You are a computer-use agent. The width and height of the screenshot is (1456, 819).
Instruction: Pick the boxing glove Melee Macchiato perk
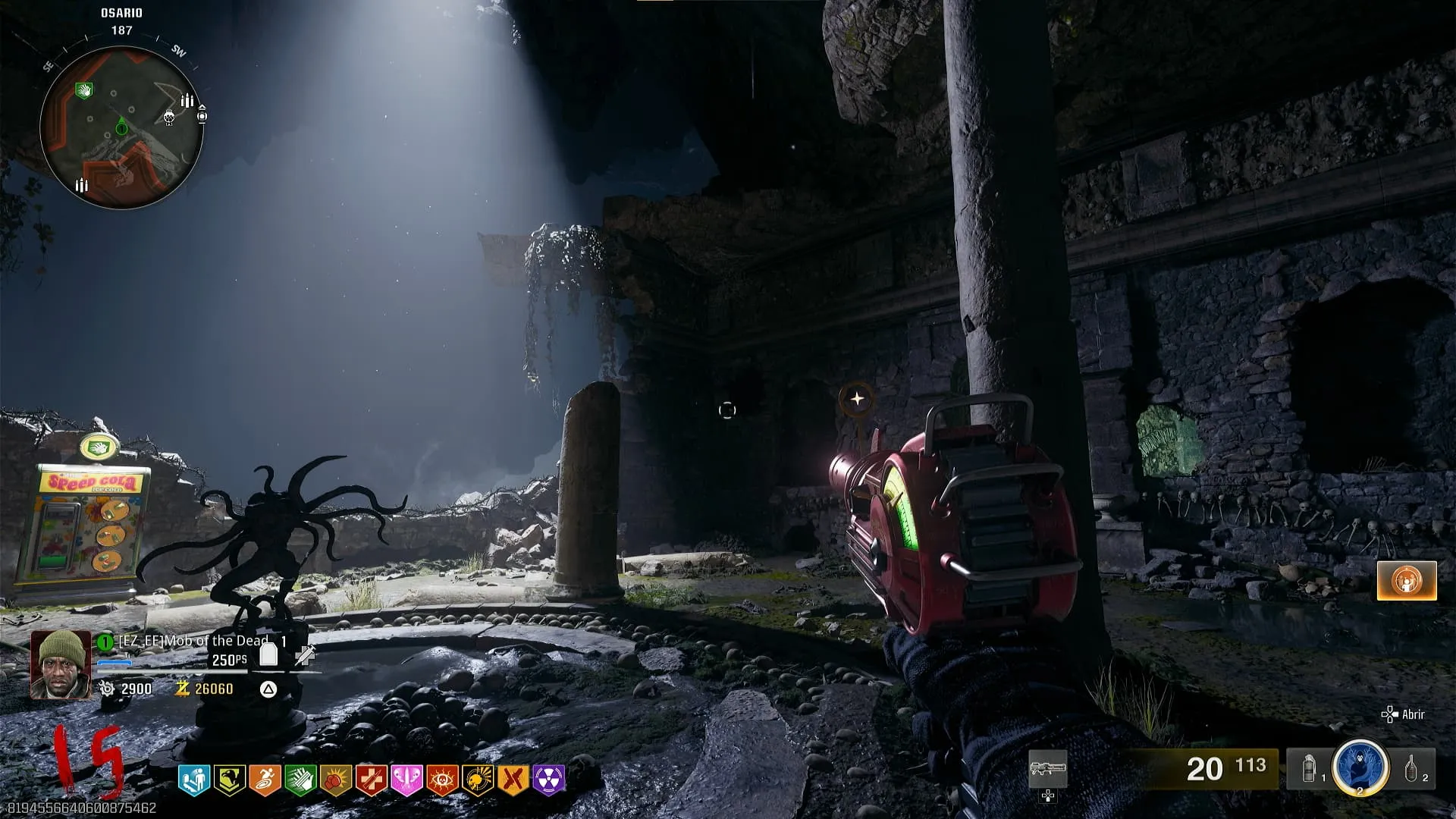336,780
